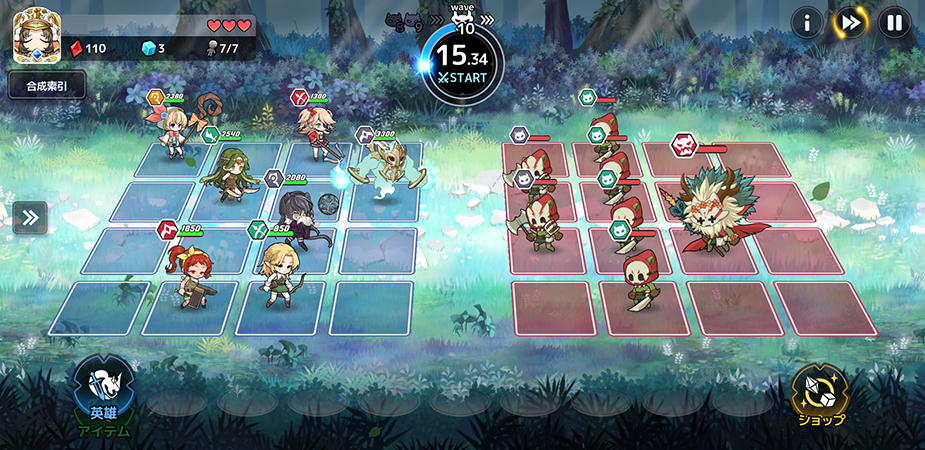This screenshot has width=925, height=450.
Task: Open the 英雄 アイテム hero items panel
Action: point(104,397)
